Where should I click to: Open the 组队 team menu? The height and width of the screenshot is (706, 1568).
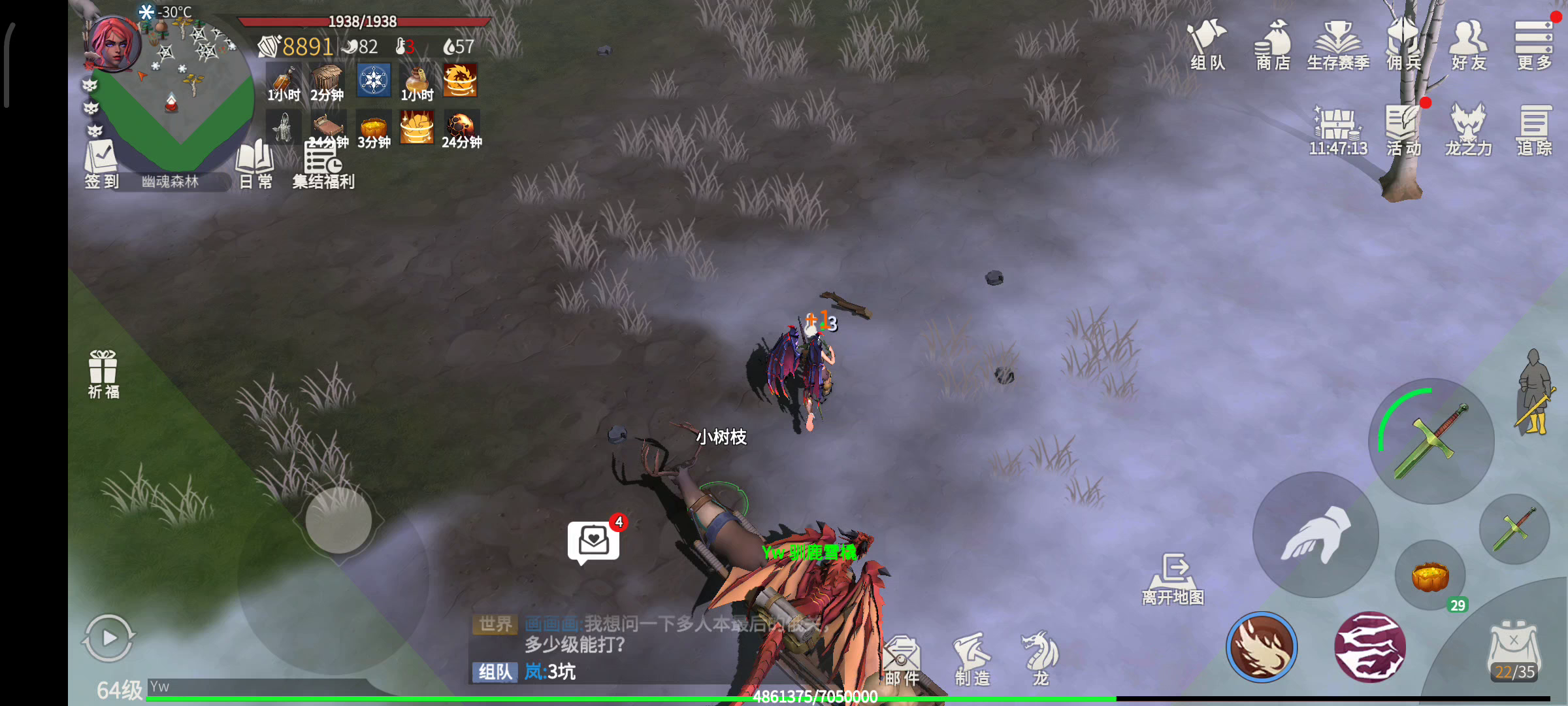[1207, 44]
